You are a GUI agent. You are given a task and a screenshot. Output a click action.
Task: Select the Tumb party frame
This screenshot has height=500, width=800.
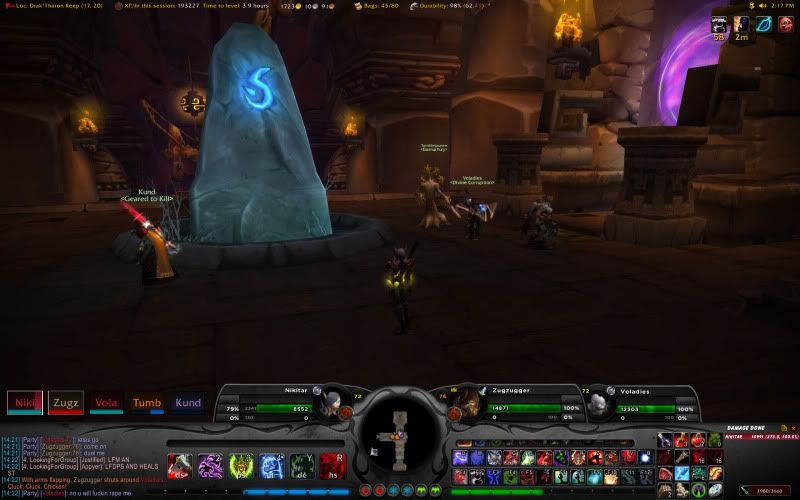click(x=147, y=403)
